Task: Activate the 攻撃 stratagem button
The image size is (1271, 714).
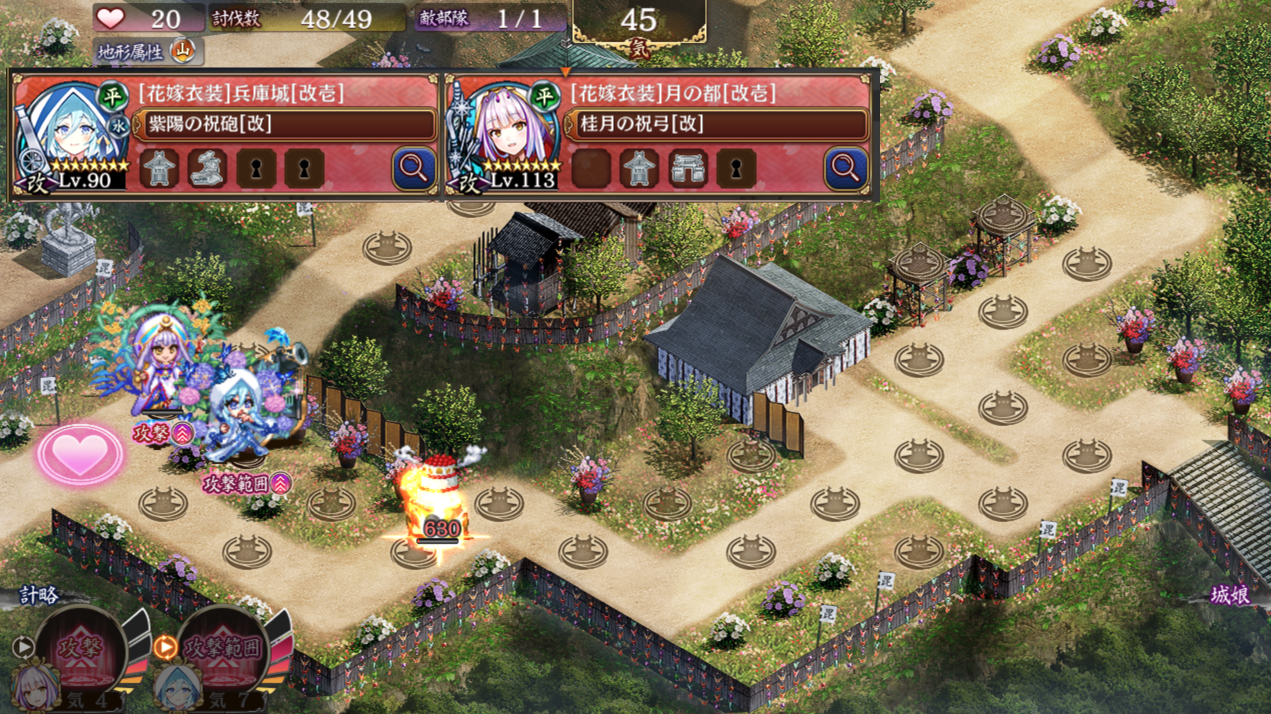Action: point(81,646)
